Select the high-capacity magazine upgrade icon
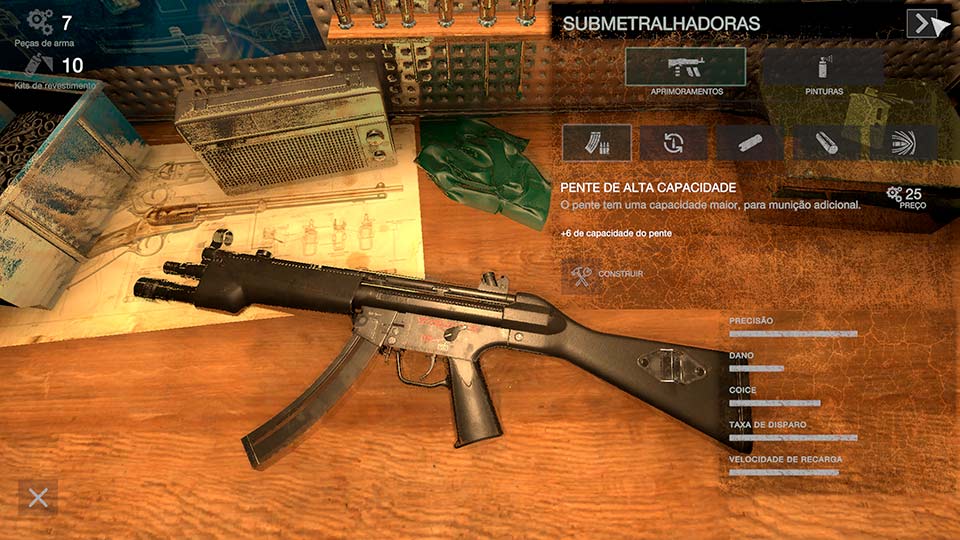 [x=596, y=143]
